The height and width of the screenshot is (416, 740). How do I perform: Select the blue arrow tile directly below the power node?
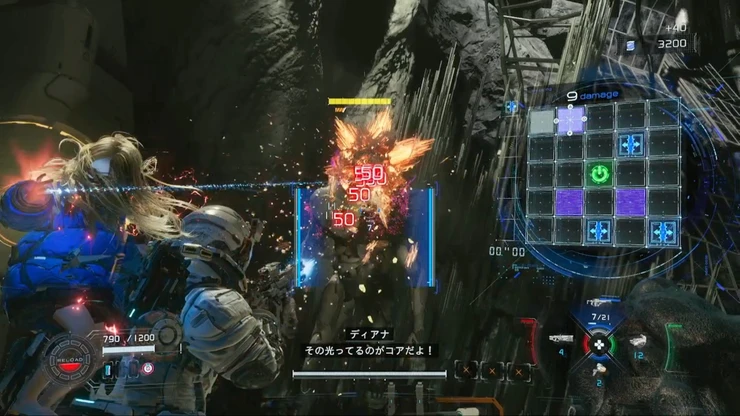(x=600, y=231)
